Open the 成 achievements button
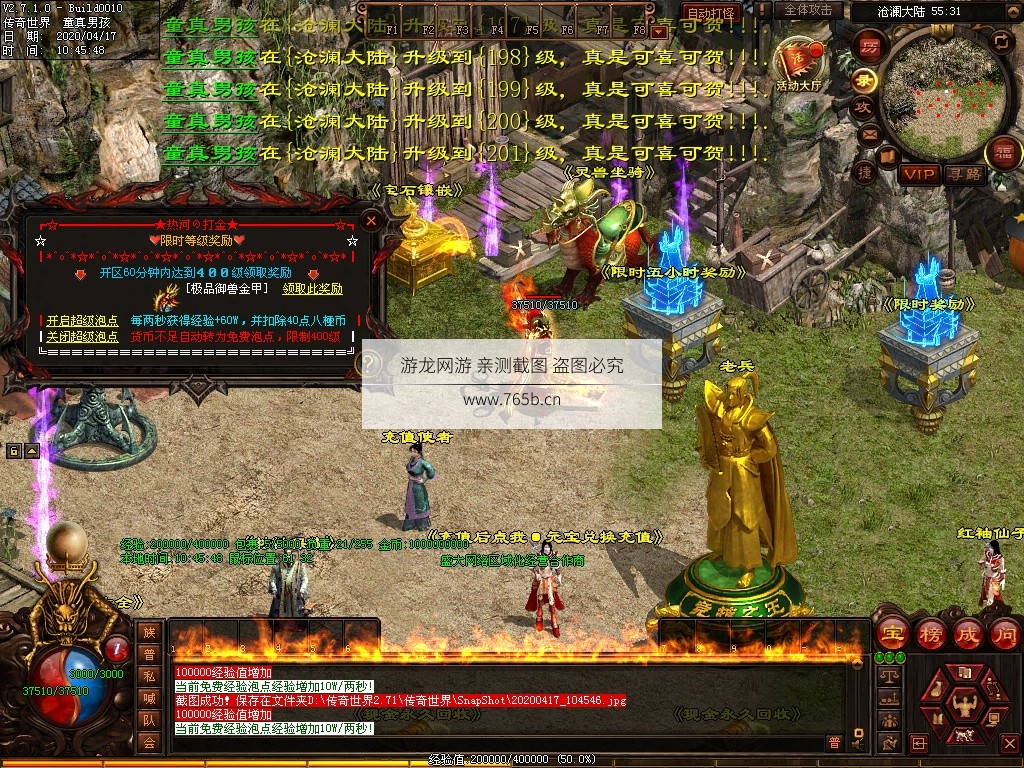This screenshot has height=768, width=1024. (968, 633)
